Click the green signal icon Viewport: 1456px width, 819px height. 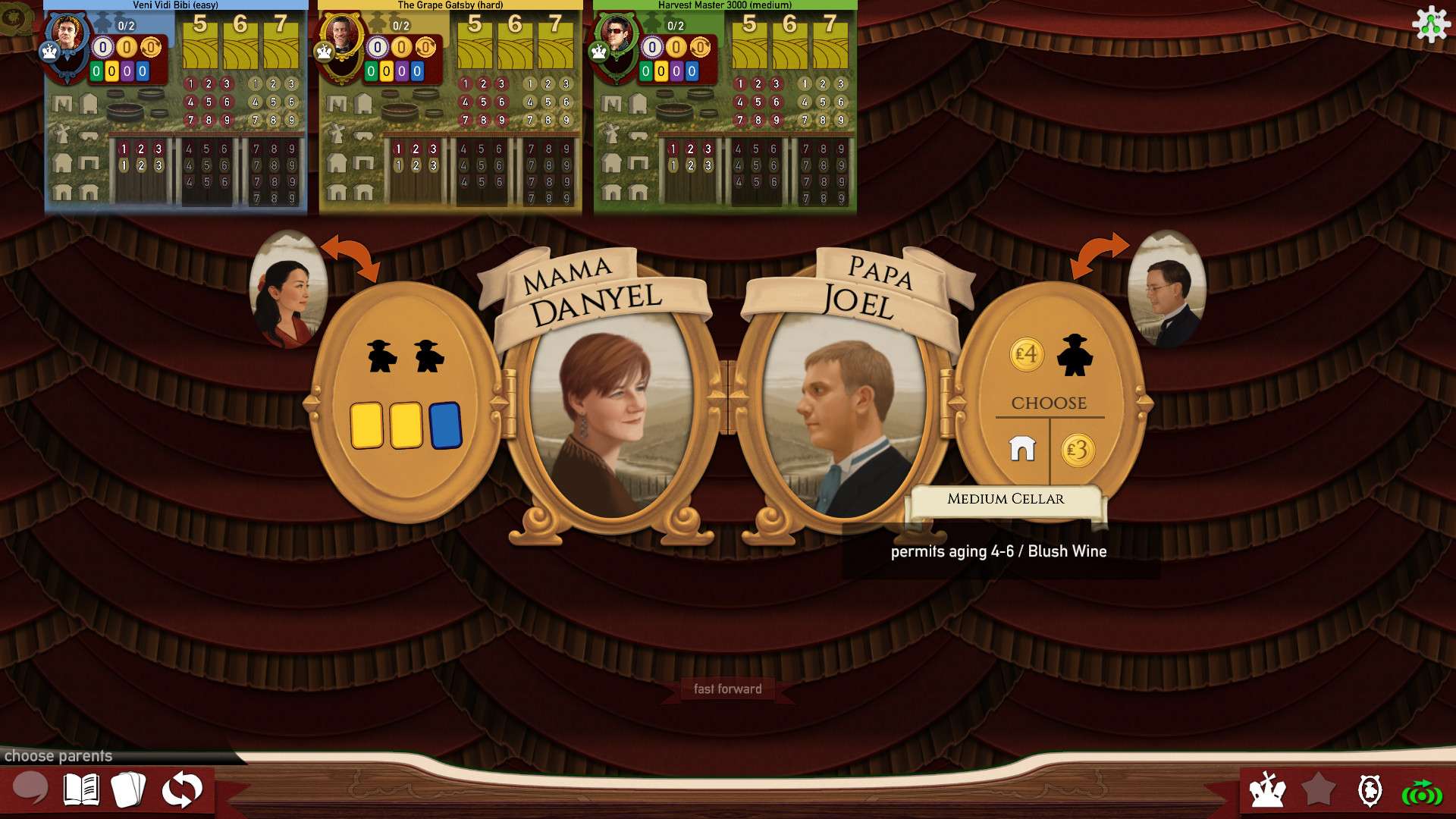tap(1421, 792)
